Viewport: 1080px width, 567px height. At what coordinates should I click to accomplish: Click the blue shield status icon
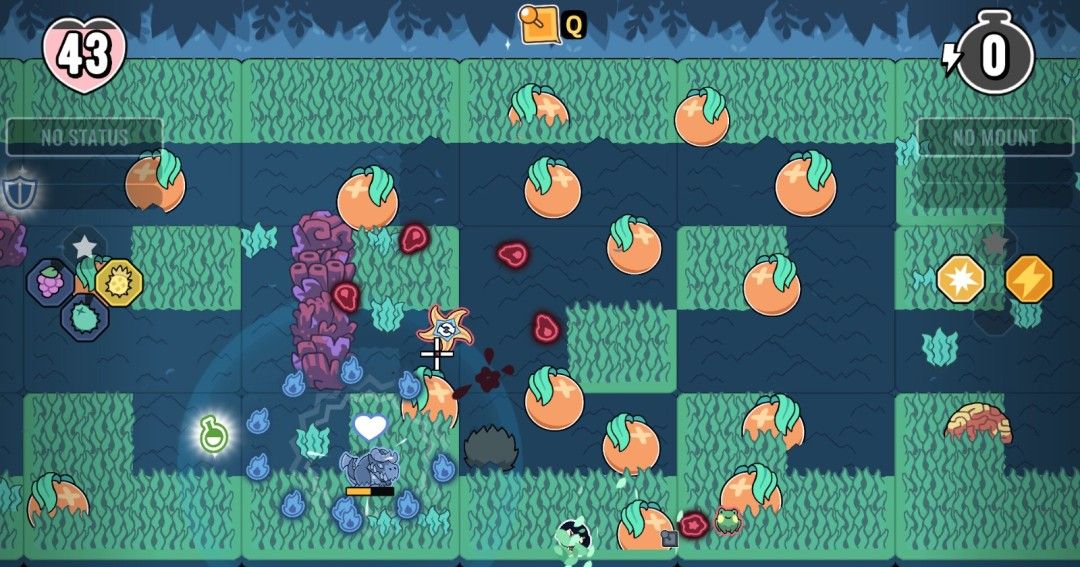(18, 190)
